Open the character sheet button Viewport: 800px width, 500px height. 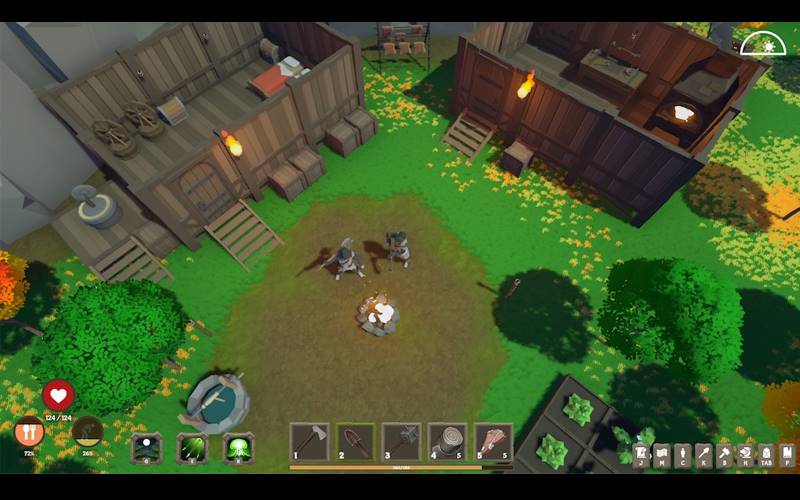pos(682,456)
